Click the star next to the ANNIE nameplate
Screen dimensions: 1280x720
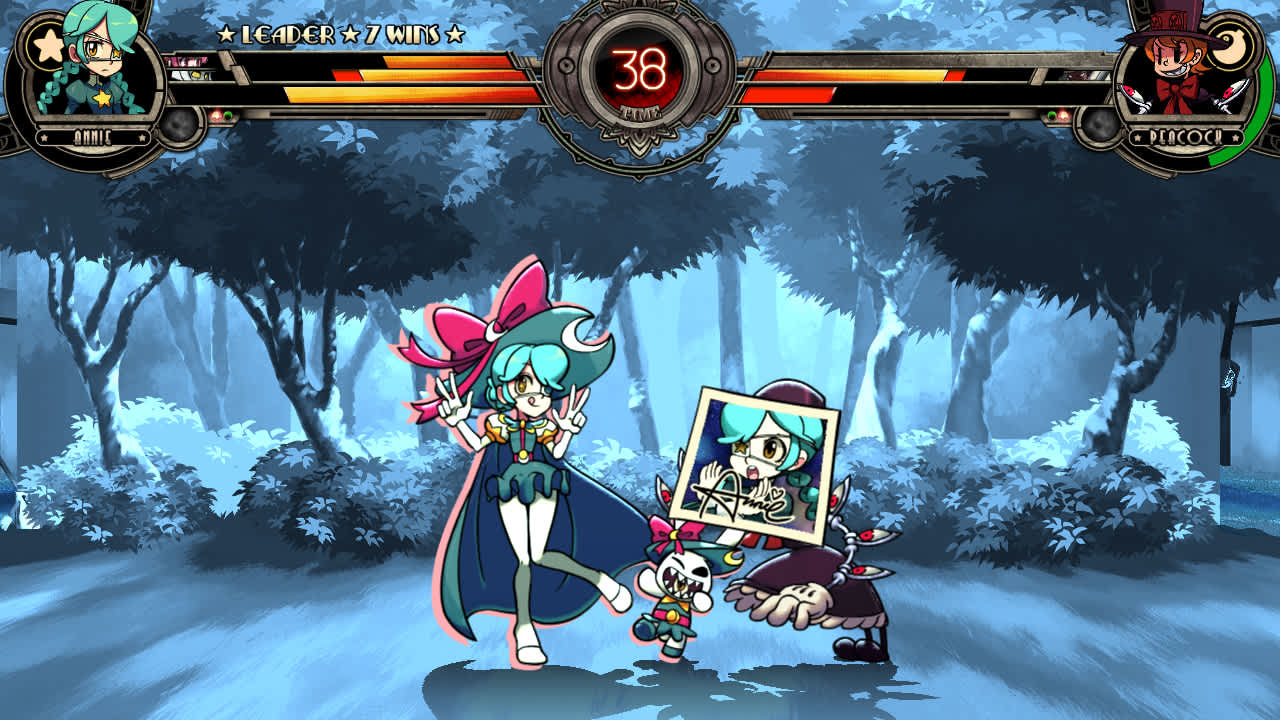(x=44, y=137)
